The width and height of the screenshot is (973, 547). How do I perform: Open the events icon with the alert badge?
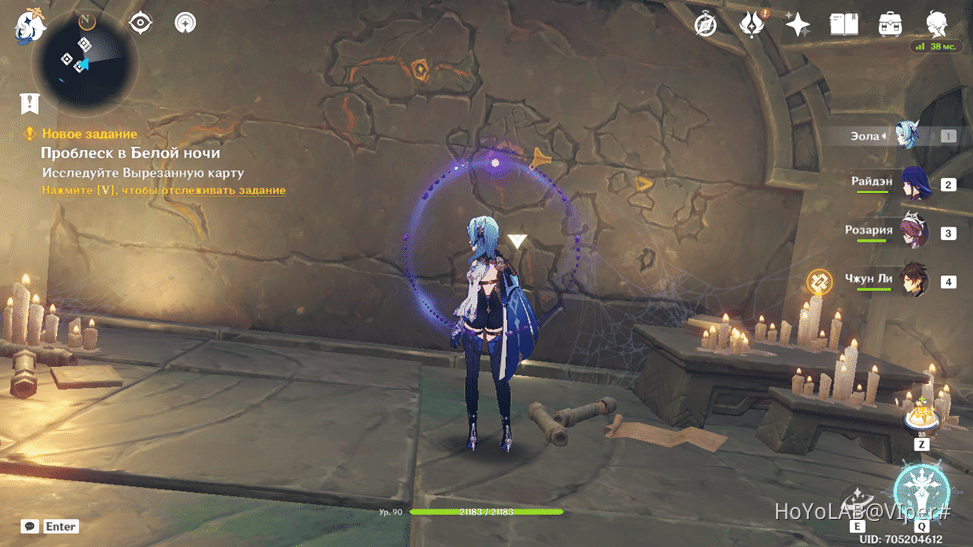point(751,24)
